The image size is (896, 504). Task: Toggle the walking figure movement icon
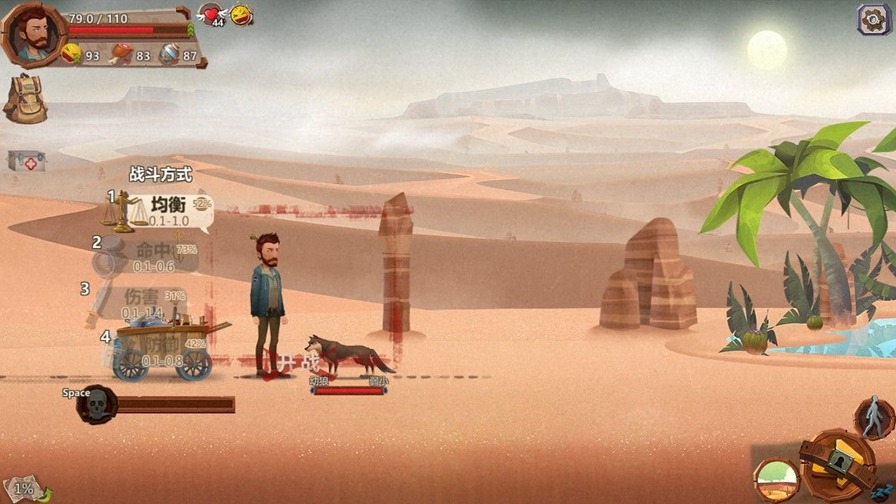(x=874, y=415)
